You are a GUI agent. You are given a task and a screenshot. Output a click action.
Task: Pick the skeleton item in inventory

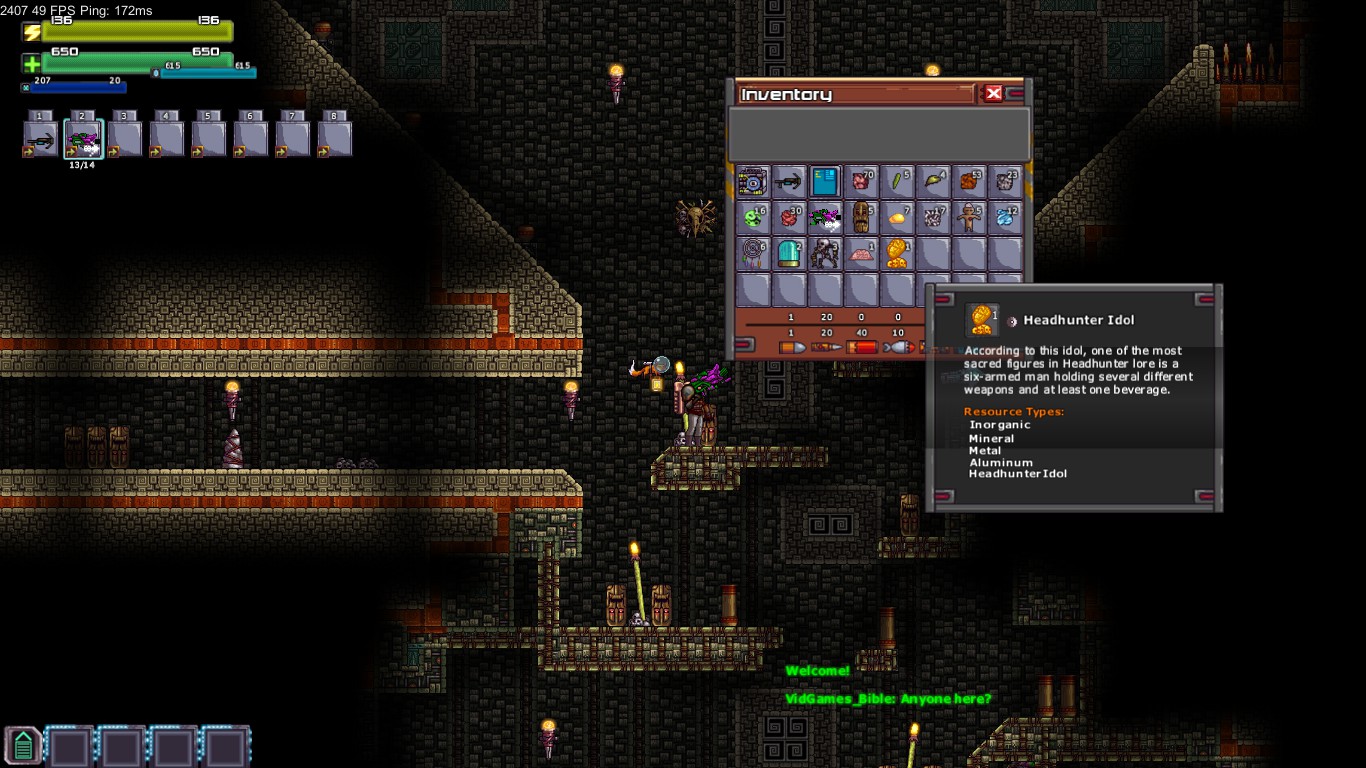click(x=825, y=254)
